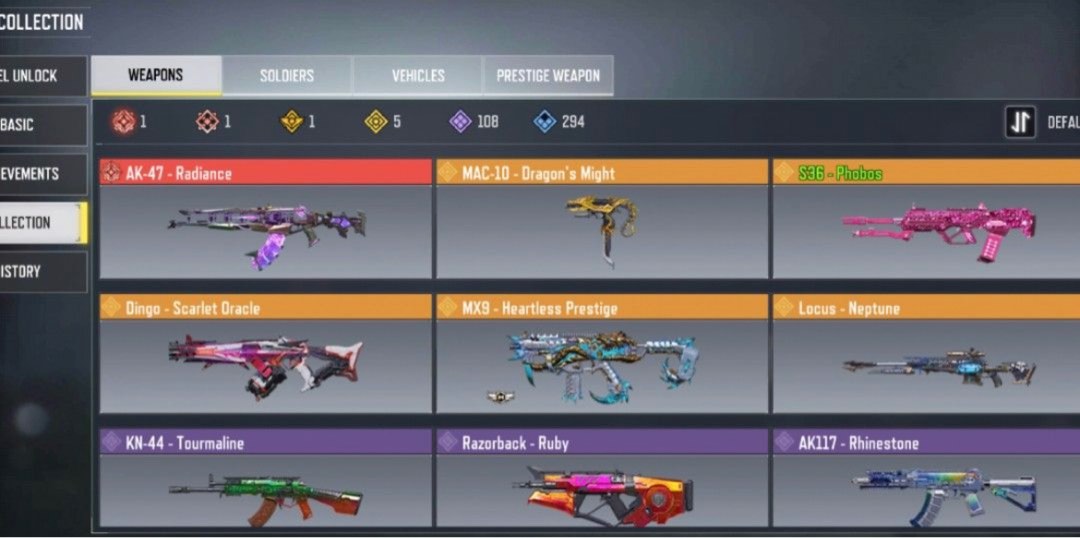Filter by purple epic rarity count 108
The height and width of the screenshot is (538, 1080).
tap(474, 122)
